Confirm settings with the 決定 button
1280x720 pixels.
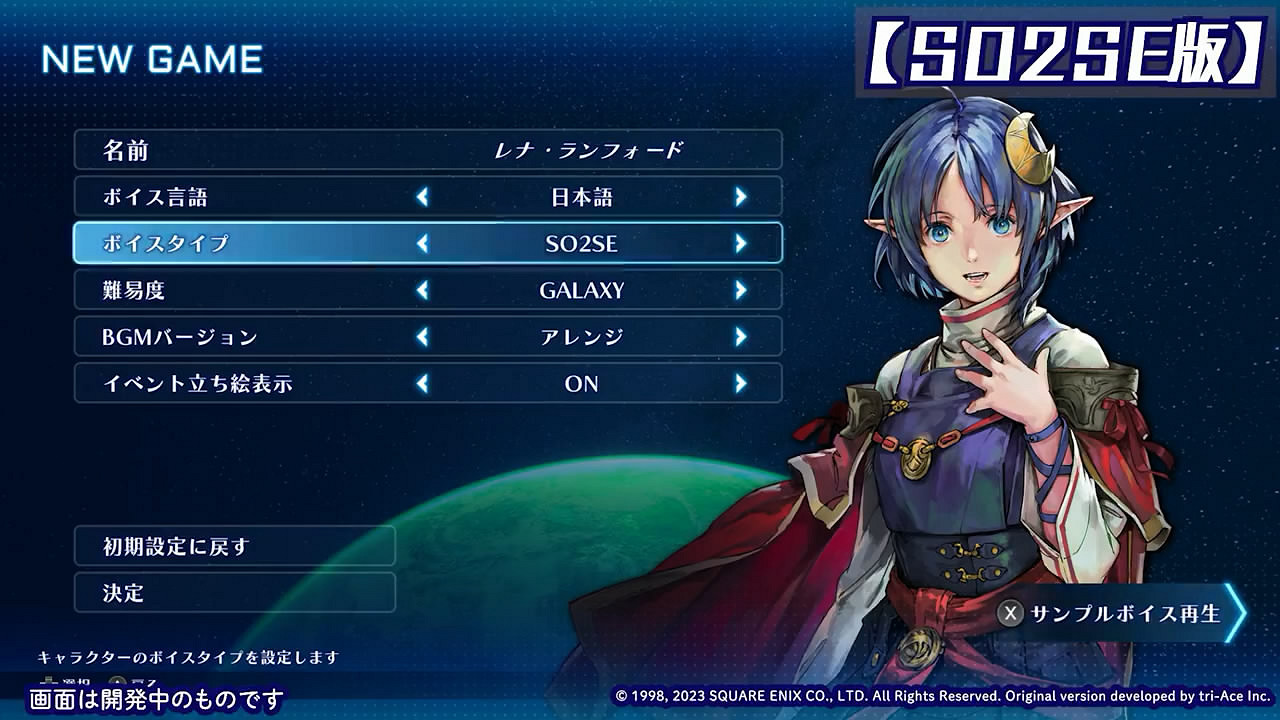click(x=235, y=593)
